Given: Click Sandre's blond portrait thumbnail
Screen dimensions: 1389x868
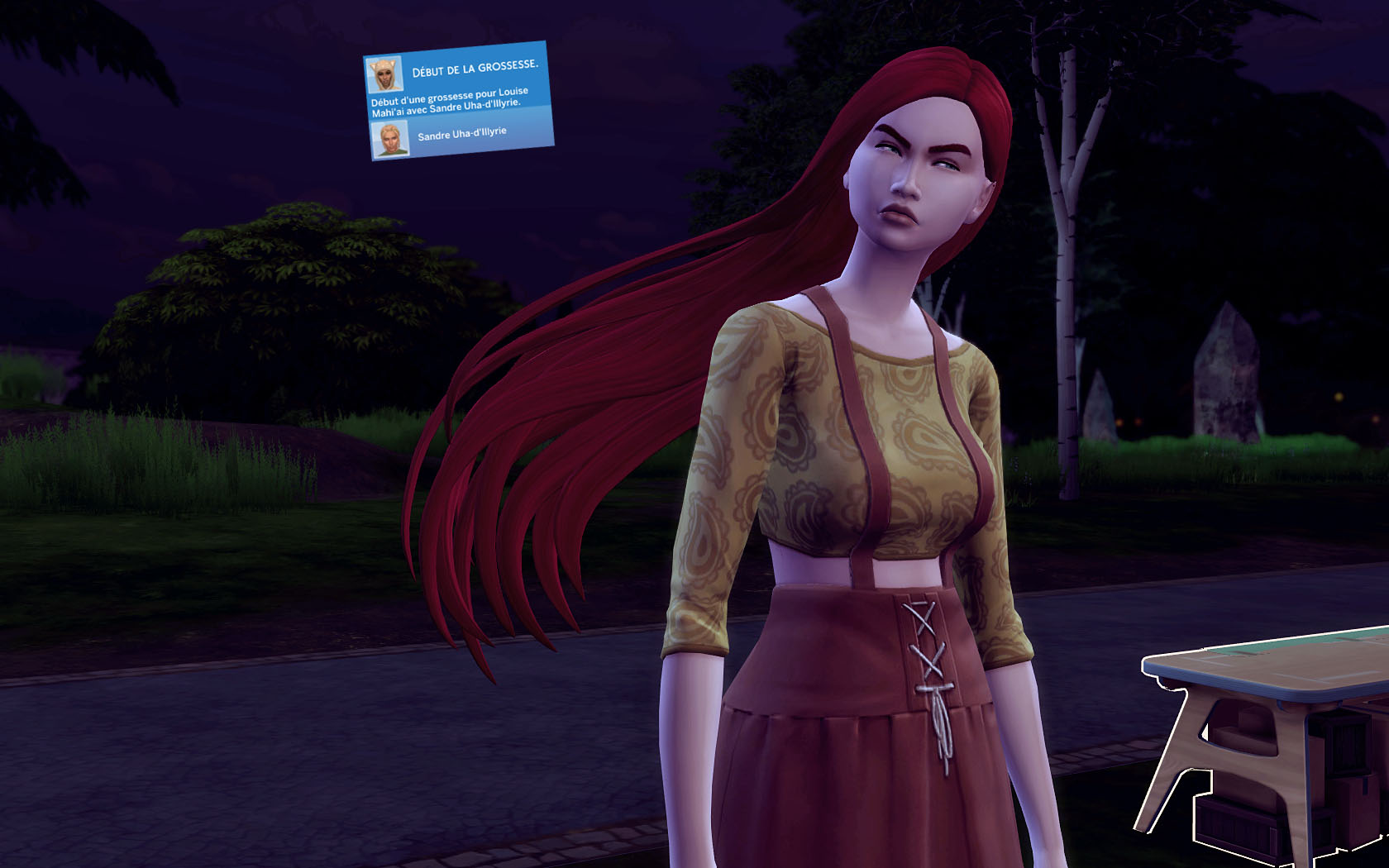Looking at the screenshot, I should tap(389, 139).
